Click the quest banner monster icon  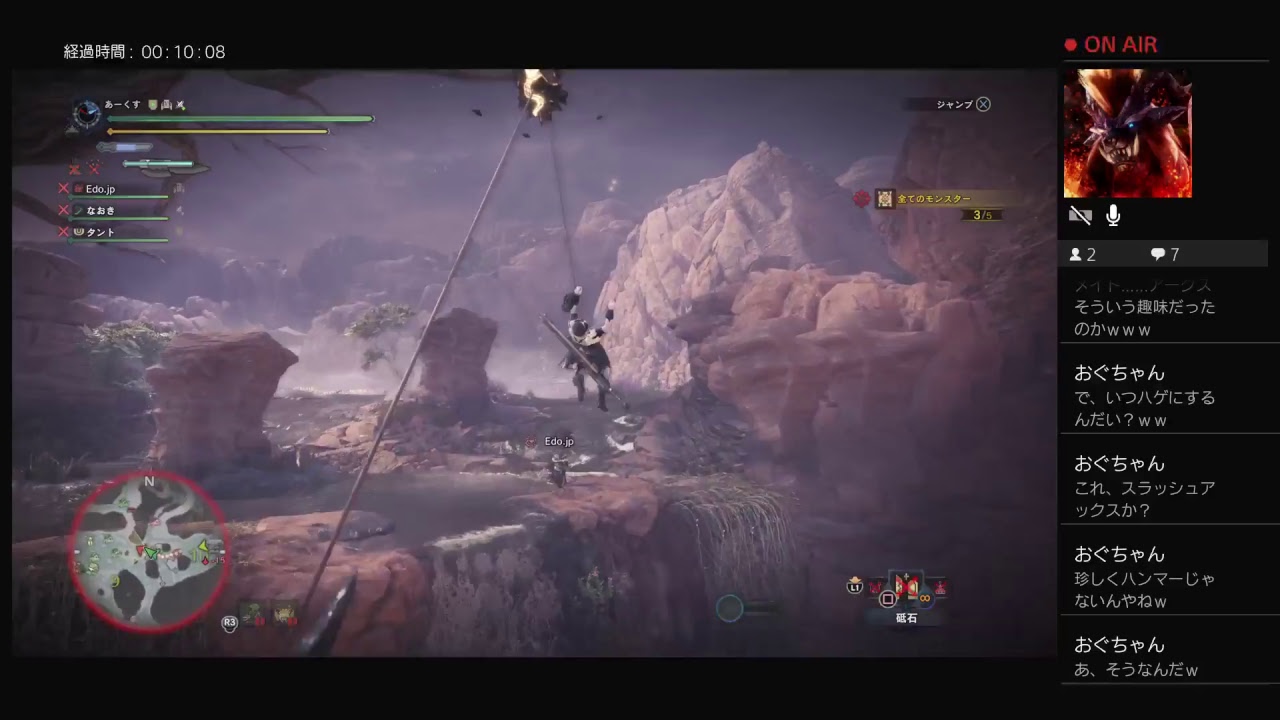click(884, 199)
